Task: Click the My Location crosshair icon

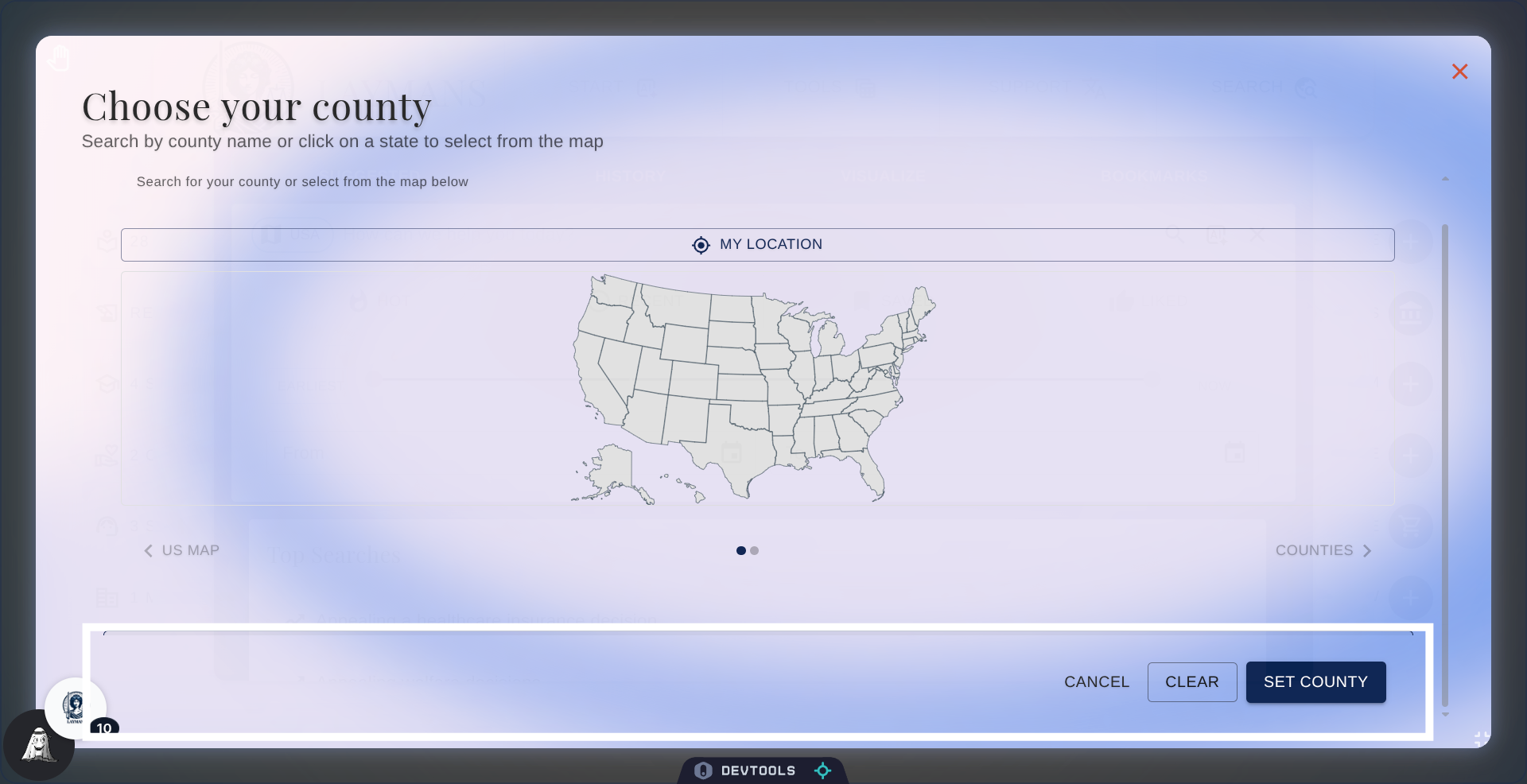Action: click(x=700, y=245)
